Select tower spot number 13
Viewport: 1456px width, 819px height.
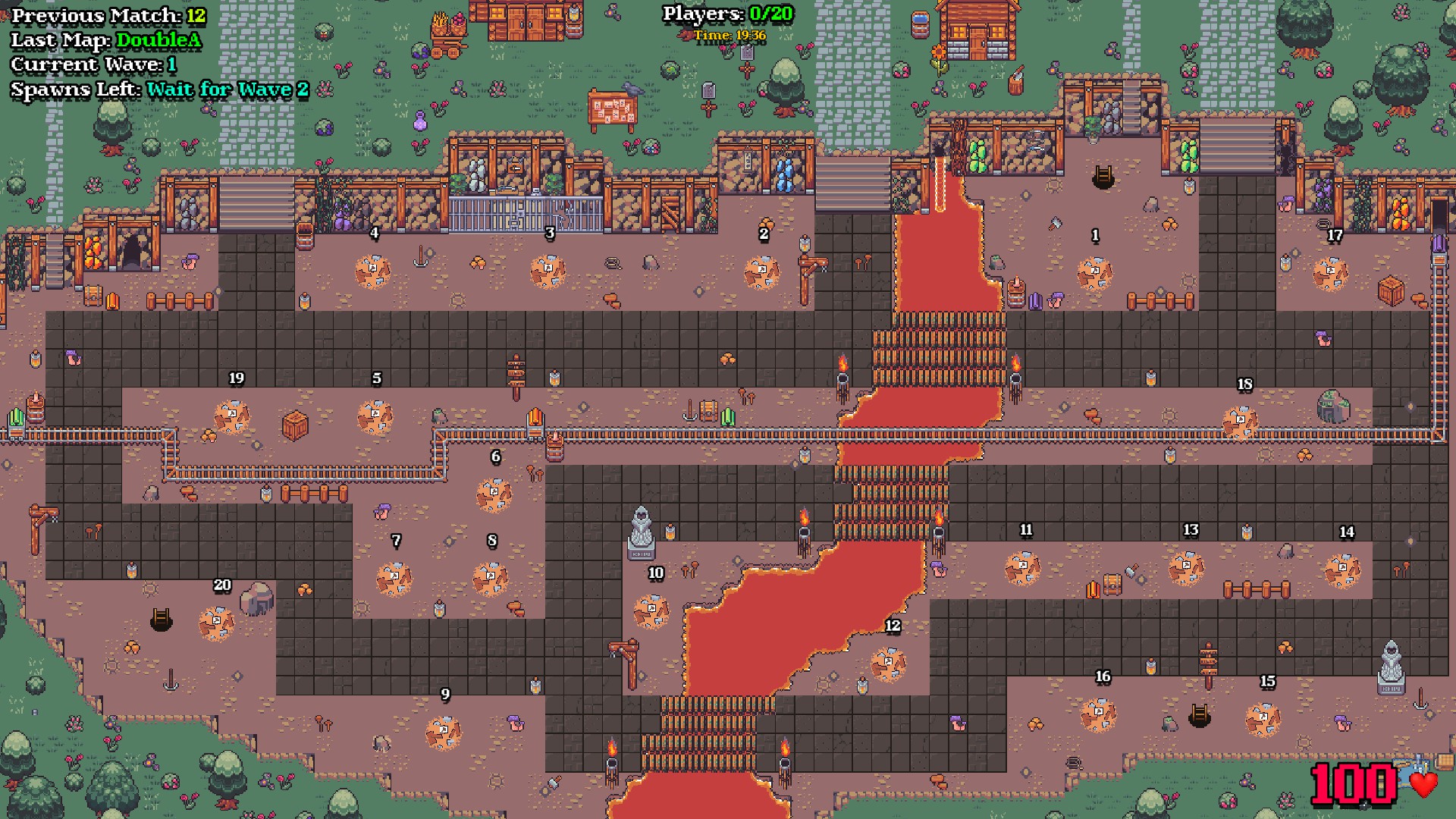[1187, 569]
